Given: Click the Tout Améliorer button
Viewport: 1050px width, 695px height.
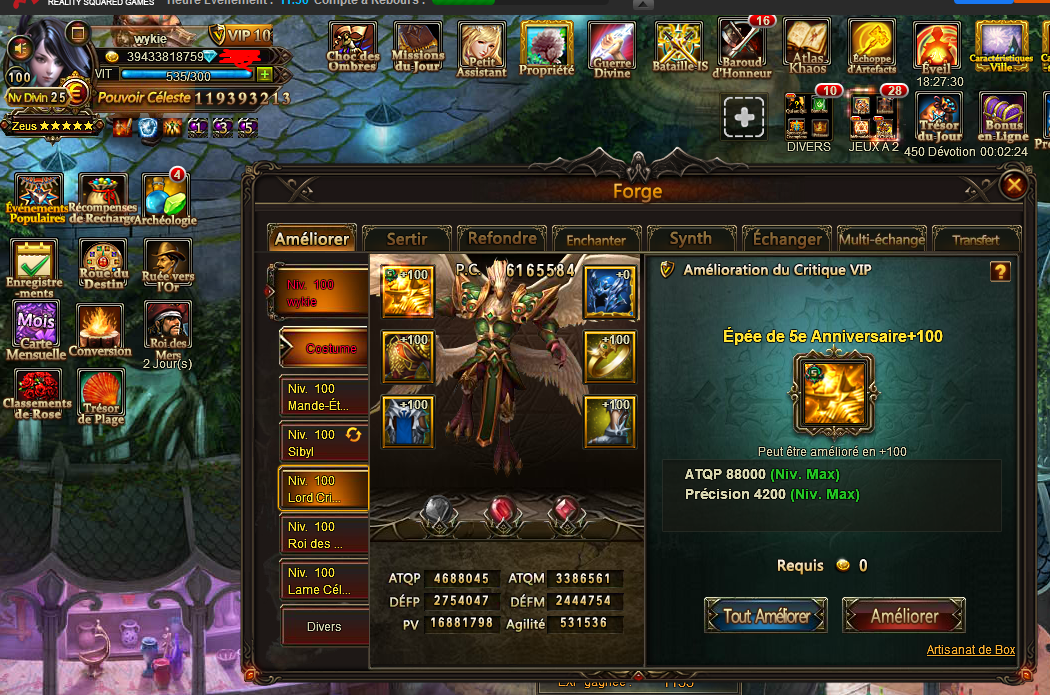Looking at the screenshot, I should click(x=766, y=616).
